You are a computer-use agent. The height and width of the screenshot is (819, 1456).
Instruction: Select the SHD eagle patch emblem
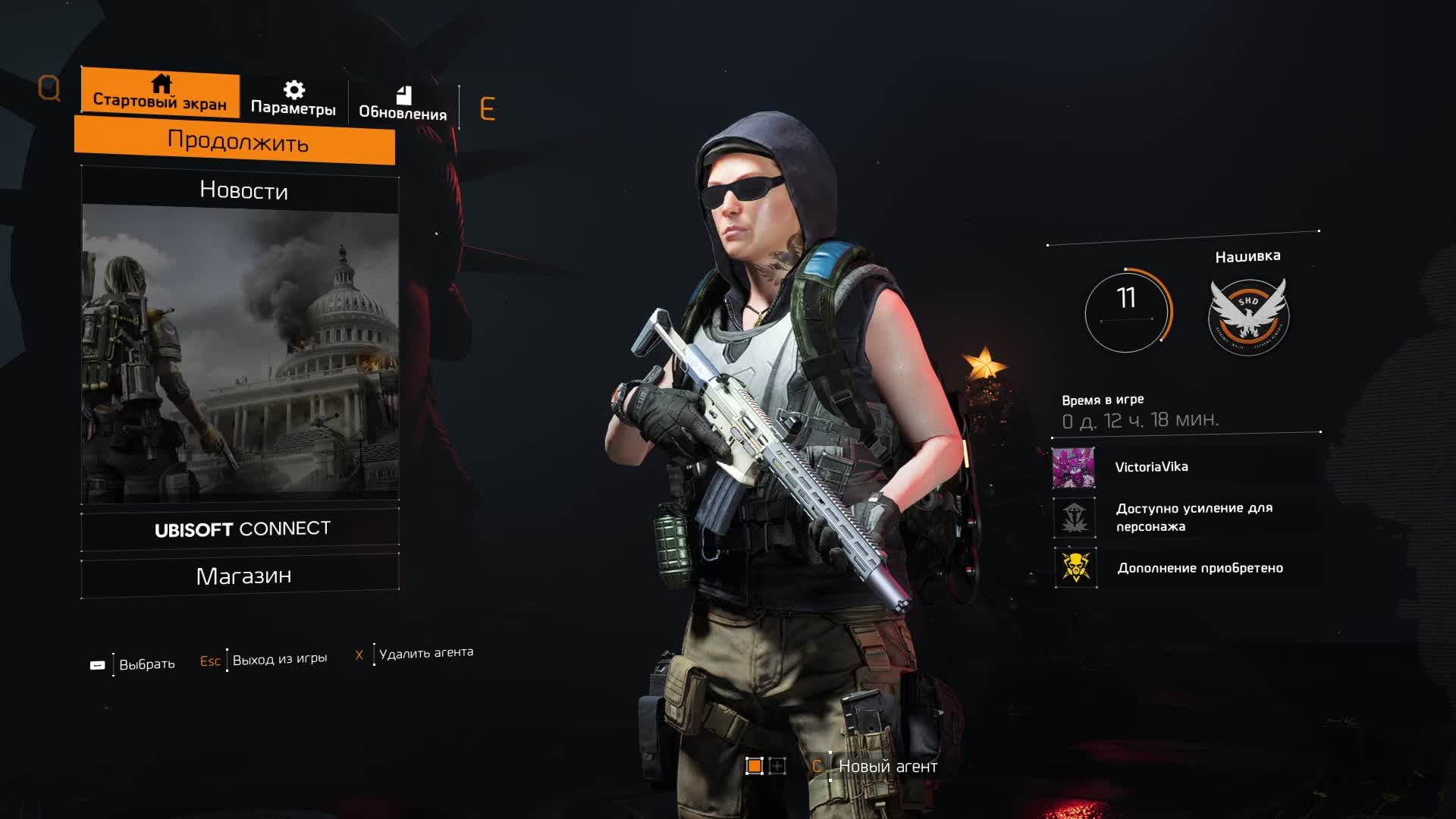pyautogui.click(x=1248, y=316)
